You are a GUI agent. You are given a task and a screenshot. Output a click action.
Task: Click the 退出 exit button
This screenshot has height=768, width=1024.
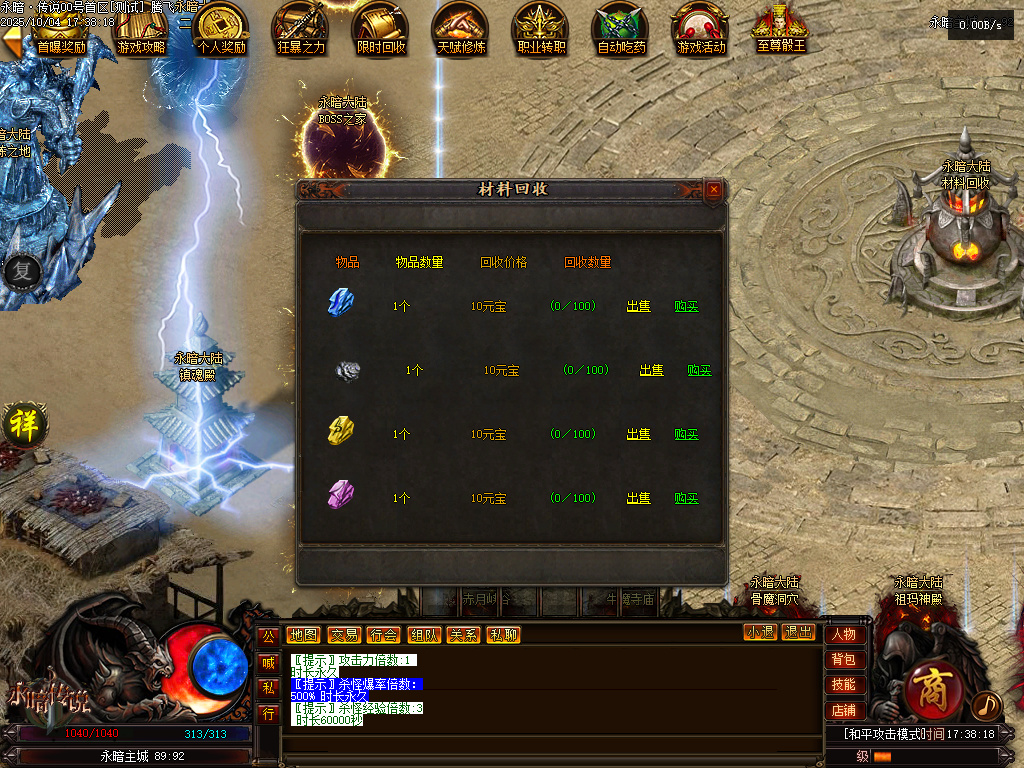click(798, 632)
